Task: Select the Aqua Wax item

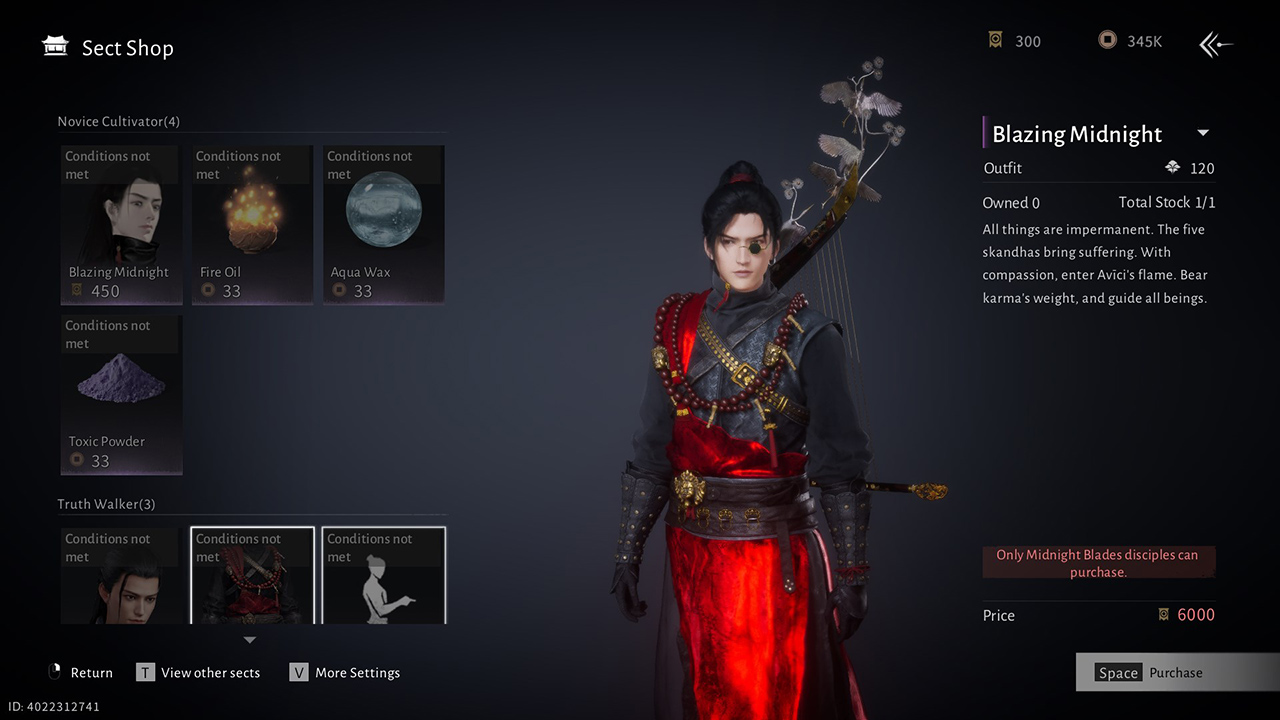Action: 383,225
